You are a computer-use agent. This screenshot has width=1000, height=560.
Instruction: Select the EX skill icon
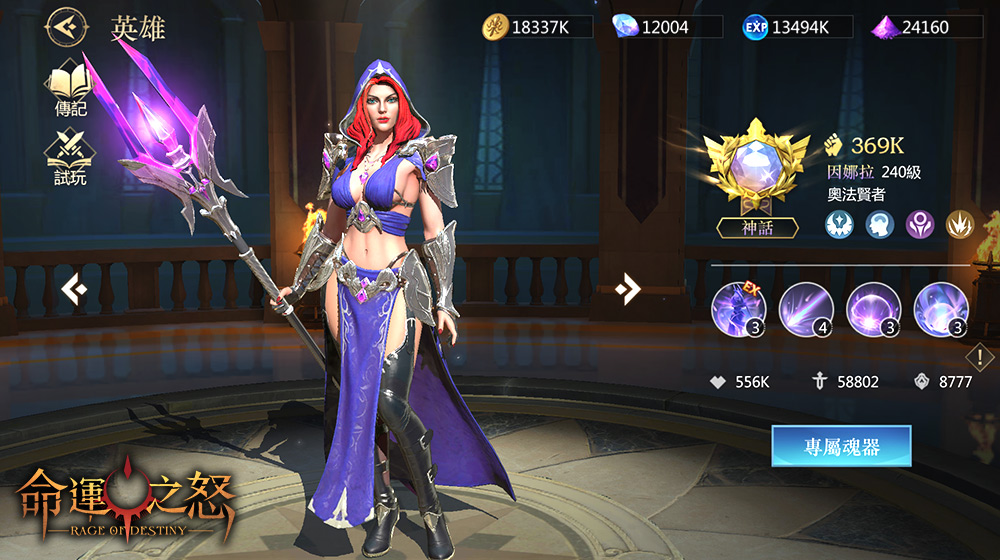738,307
